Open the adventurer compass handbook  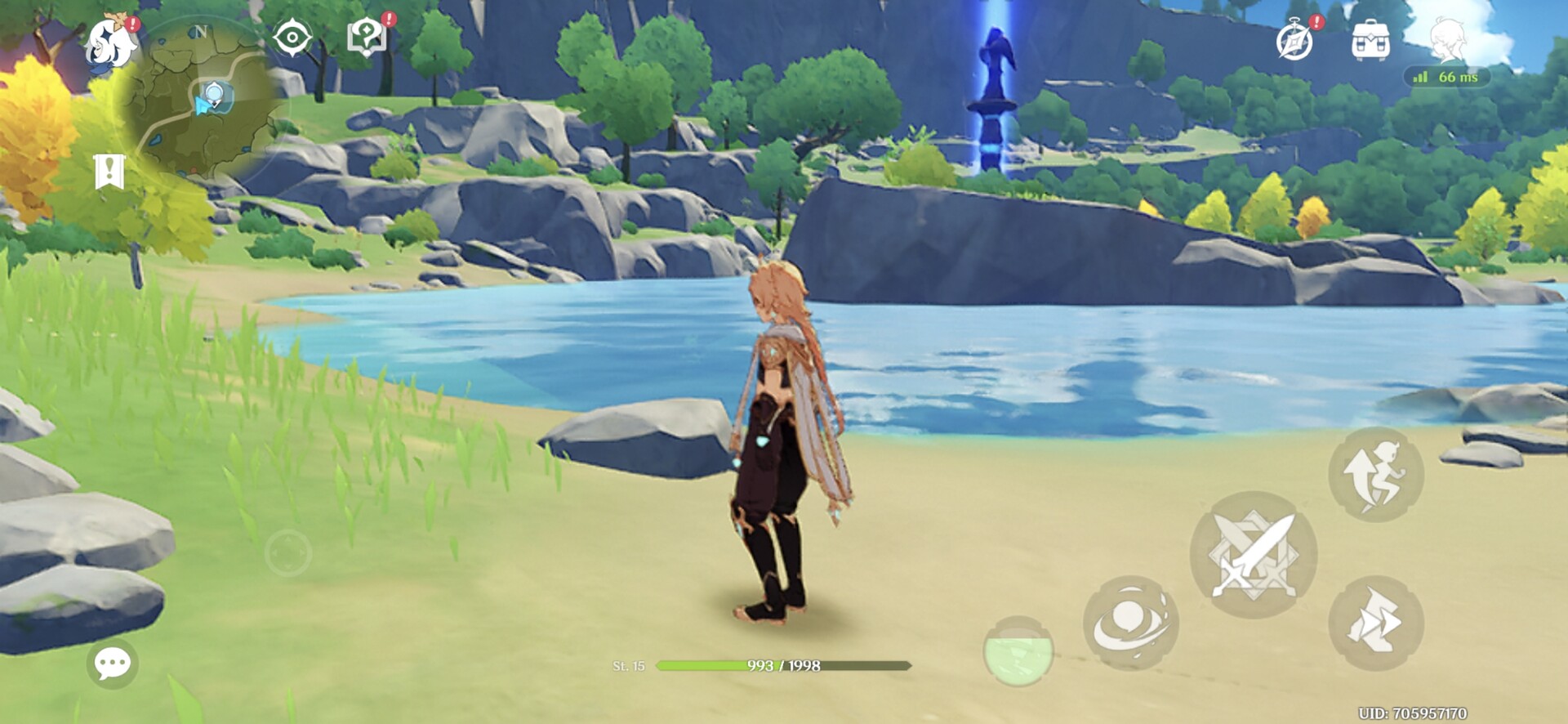(1295, 40)
